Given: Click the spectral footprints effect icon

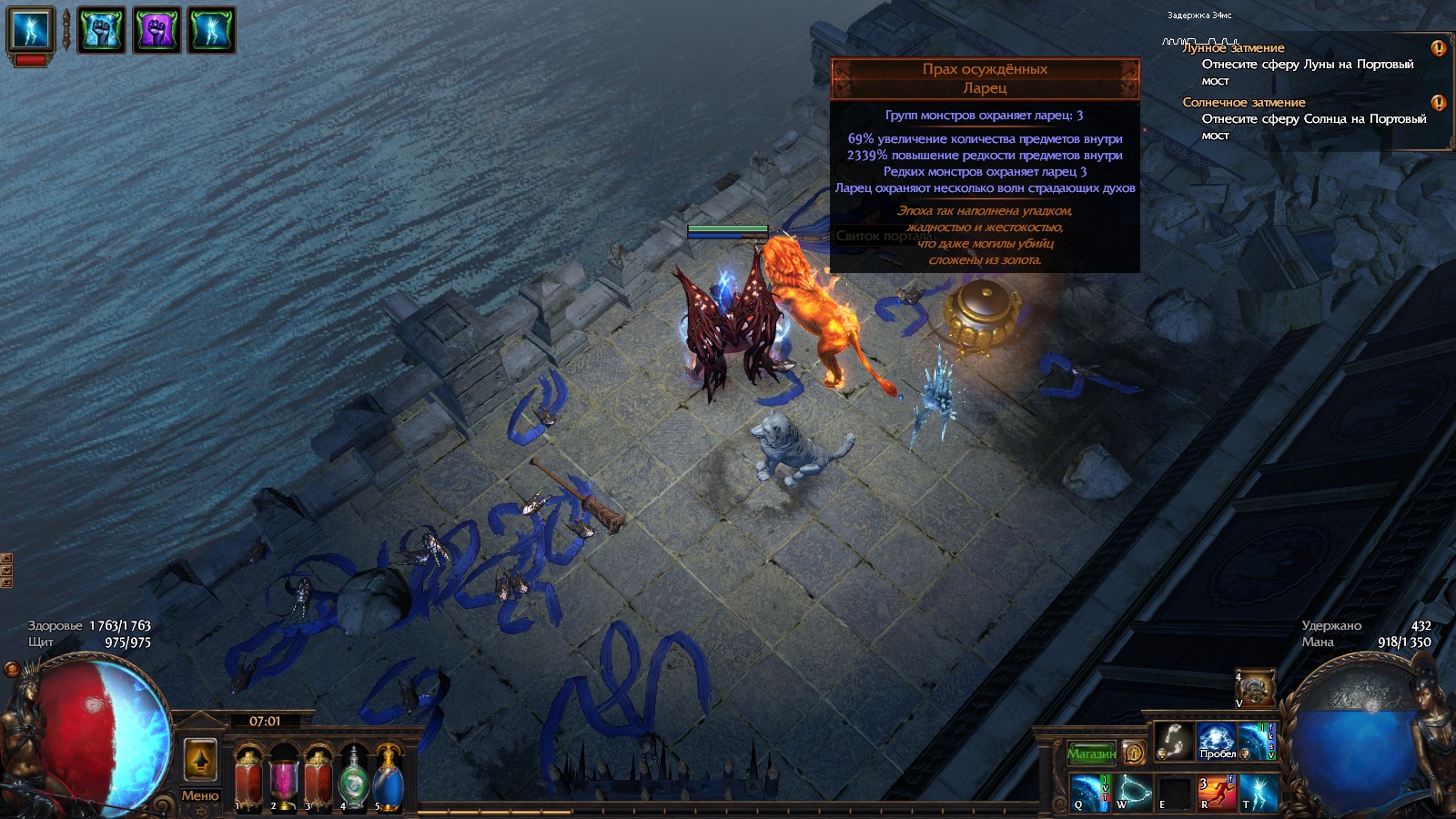Looking at the screenshot, I should [x=1174, y=742].
